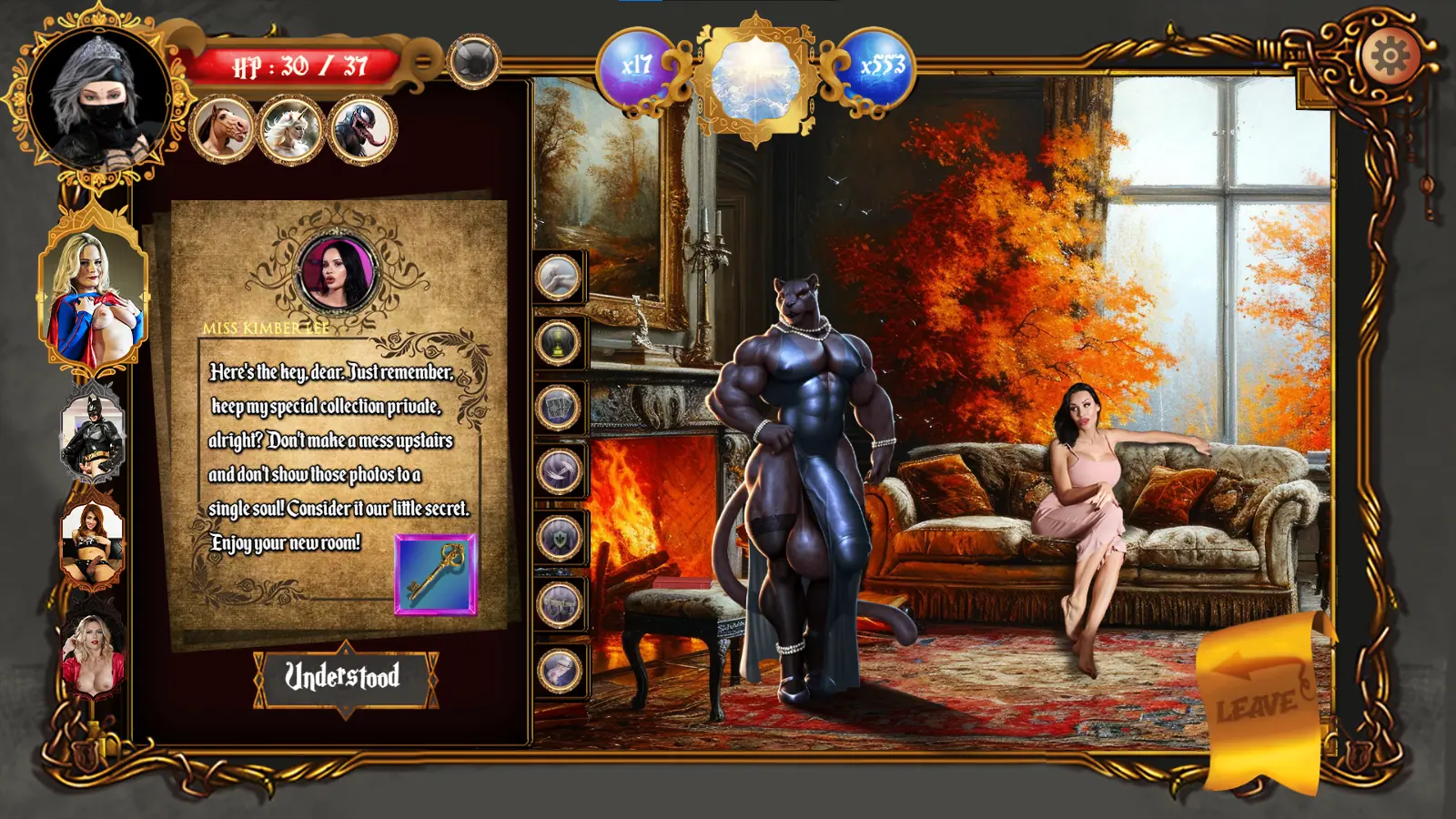The width and height of the screenshot is (1456, 819).
Task: Click the purple orb showing x17
Action: tap(636, 66)
